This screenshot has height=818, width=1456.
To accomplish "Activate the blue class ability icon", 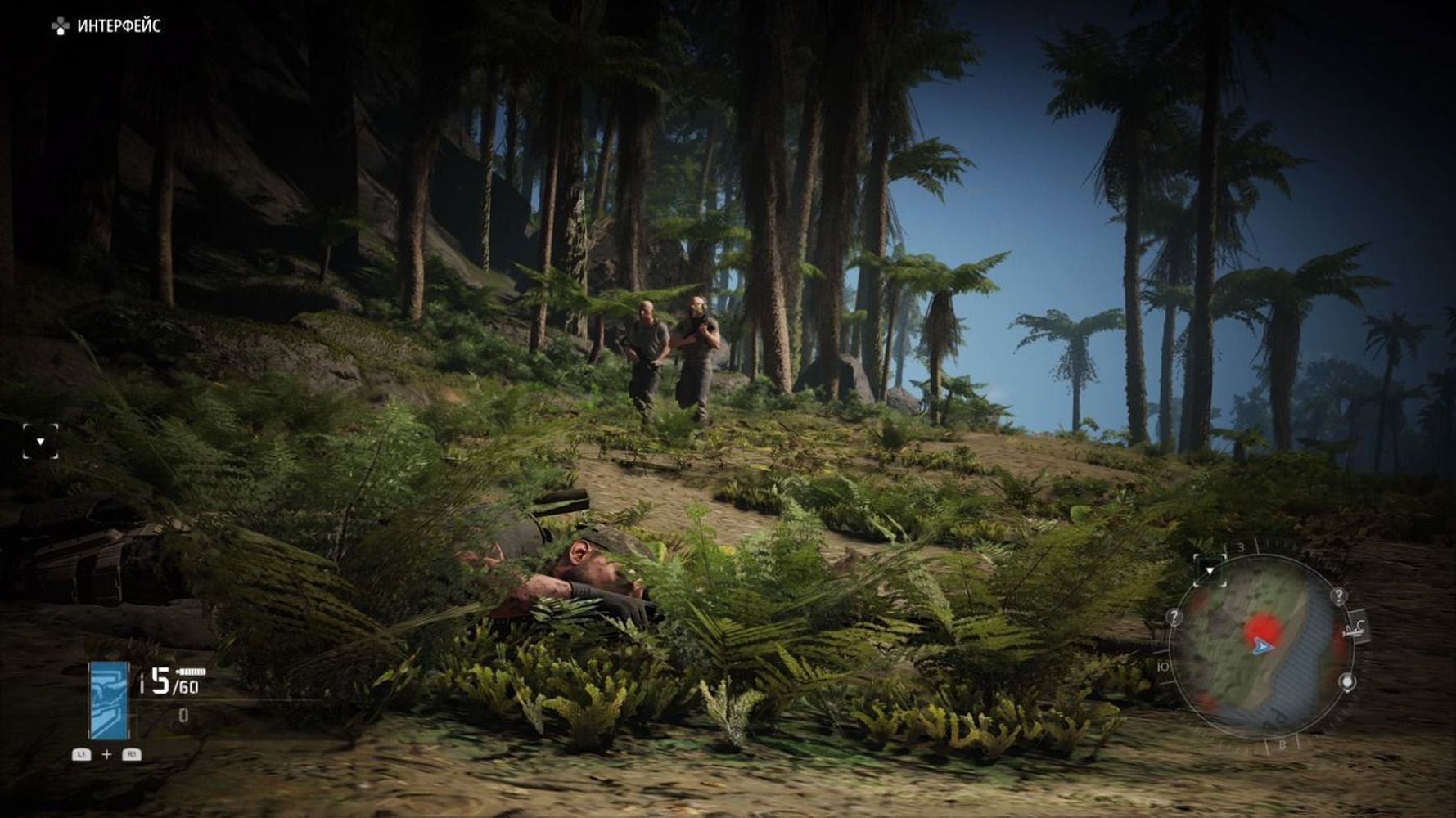I will click(x=109, y=701).
